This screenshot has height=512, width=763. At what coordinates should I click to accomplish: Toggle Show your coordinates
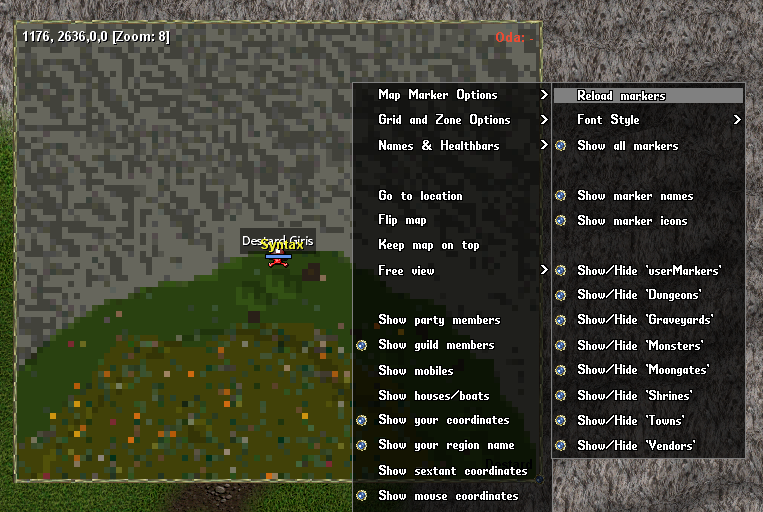click(x=443, y=420)
